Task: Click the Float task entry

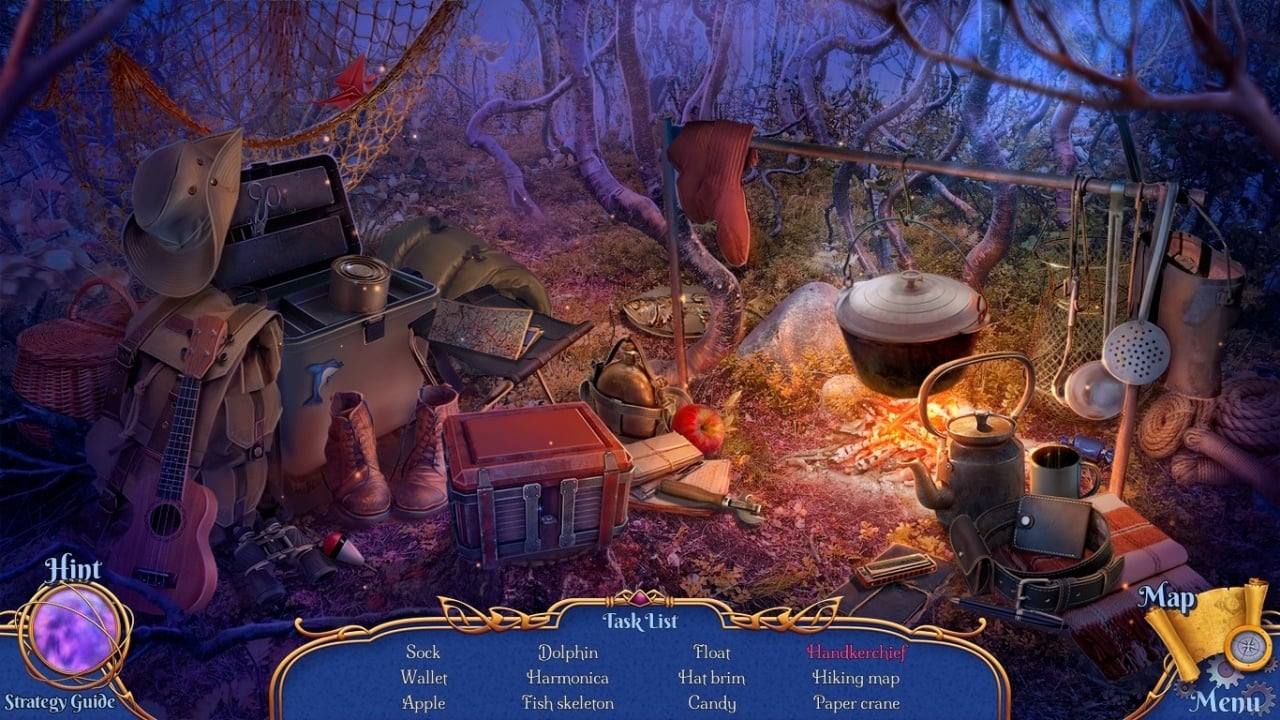Action: [712, 652]
